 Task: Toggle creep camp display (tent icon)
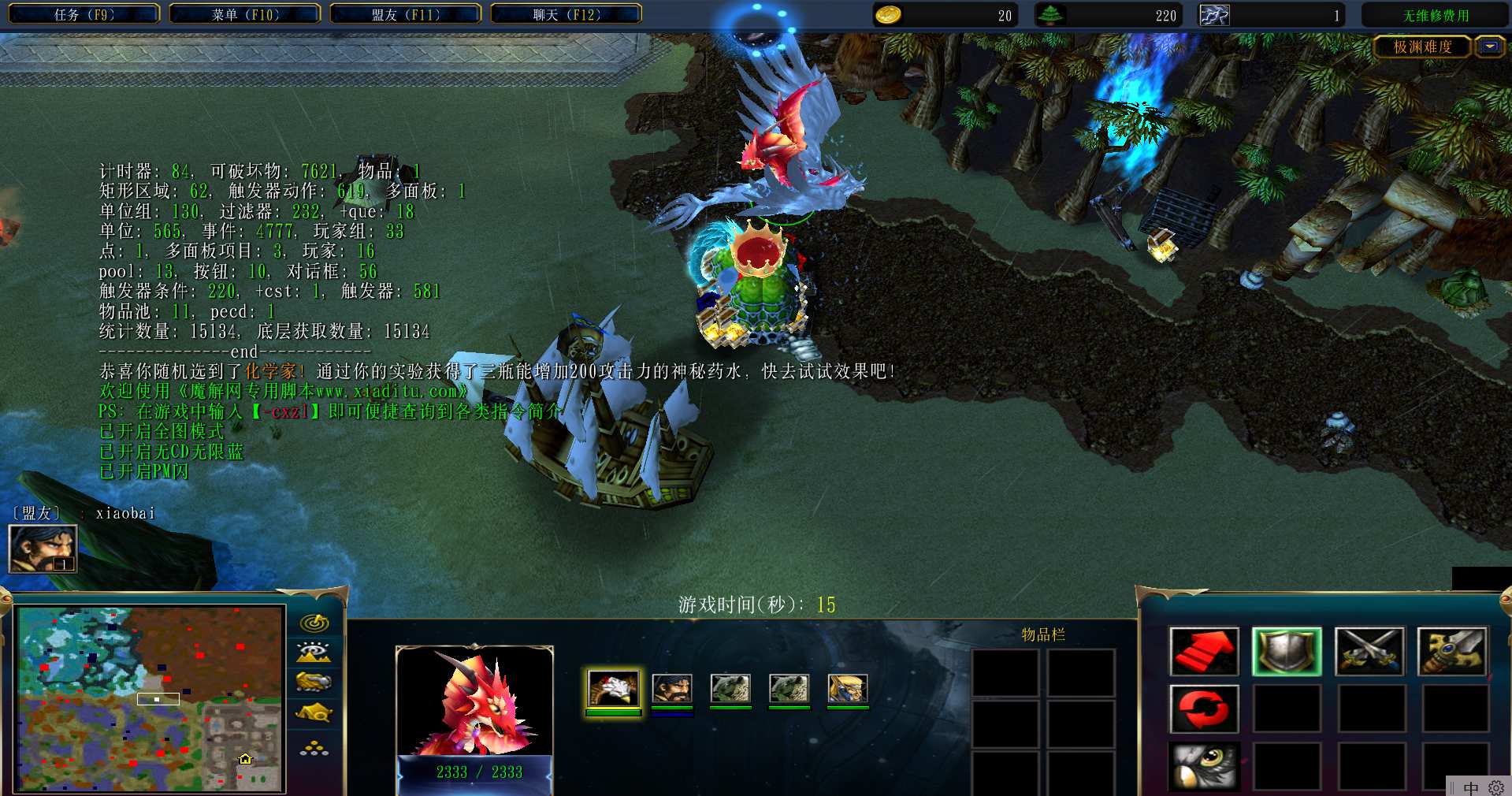[314, 714]
